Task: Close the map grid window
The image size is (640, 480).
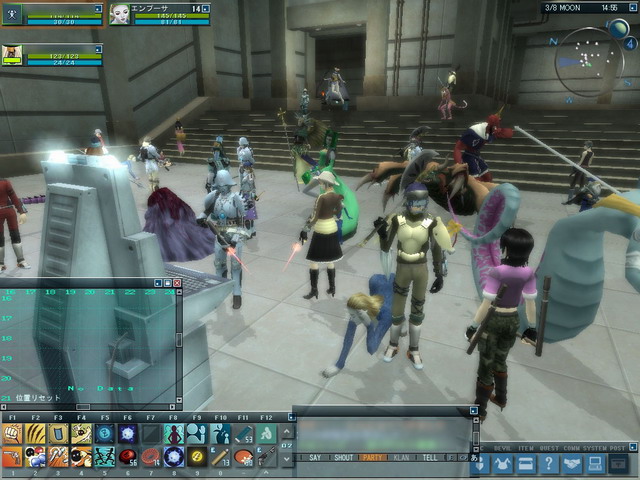Action: pyautogui.click(x=177, y=283)
